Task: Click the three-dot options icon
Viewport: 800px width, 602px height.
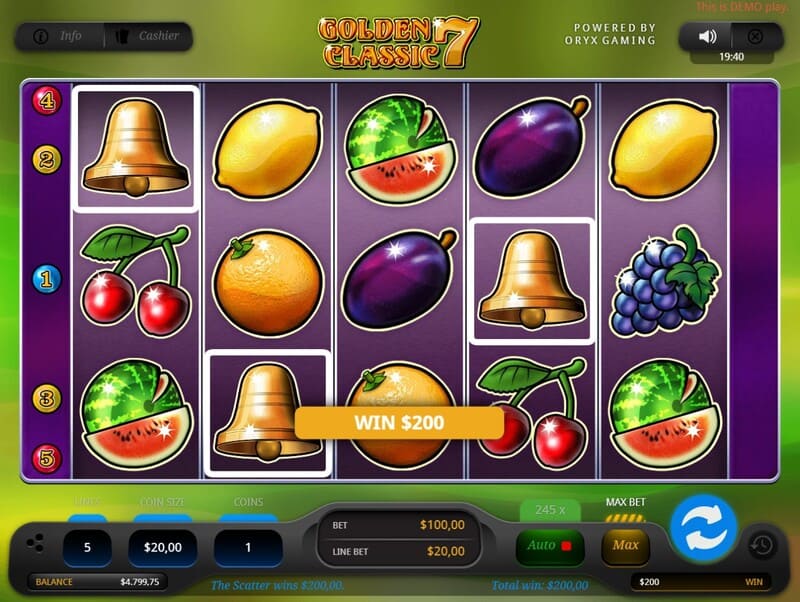Action: click(35, 543)
